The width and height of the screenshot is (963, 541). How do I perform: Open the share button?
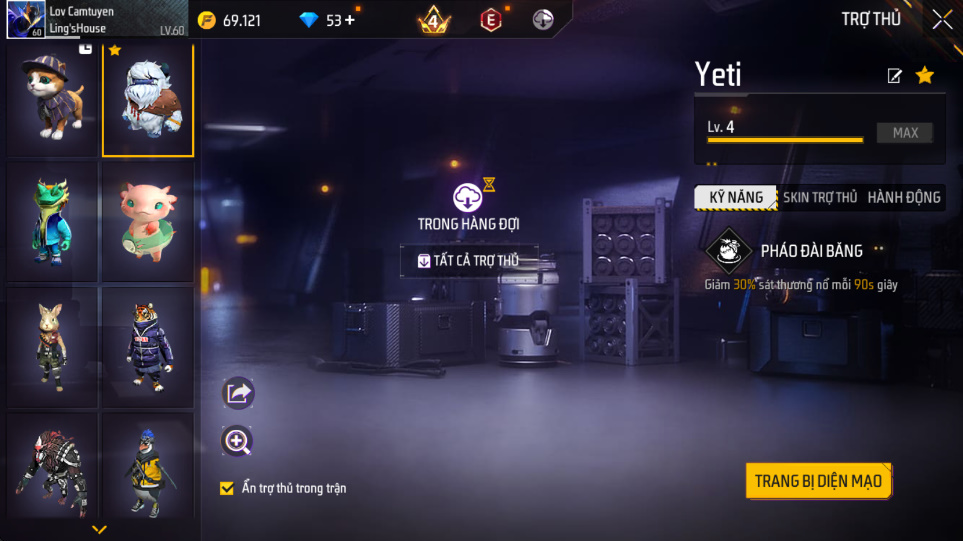pos(238,393)
